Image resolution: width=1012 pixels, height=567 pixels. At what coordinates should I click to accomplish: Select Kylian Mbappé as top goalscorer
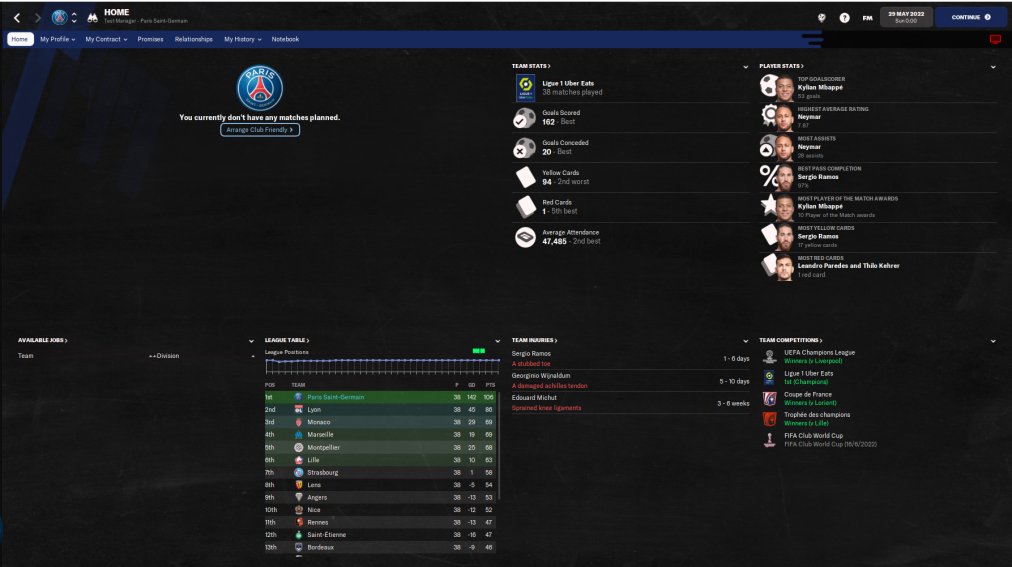click(x=819, y=88)
